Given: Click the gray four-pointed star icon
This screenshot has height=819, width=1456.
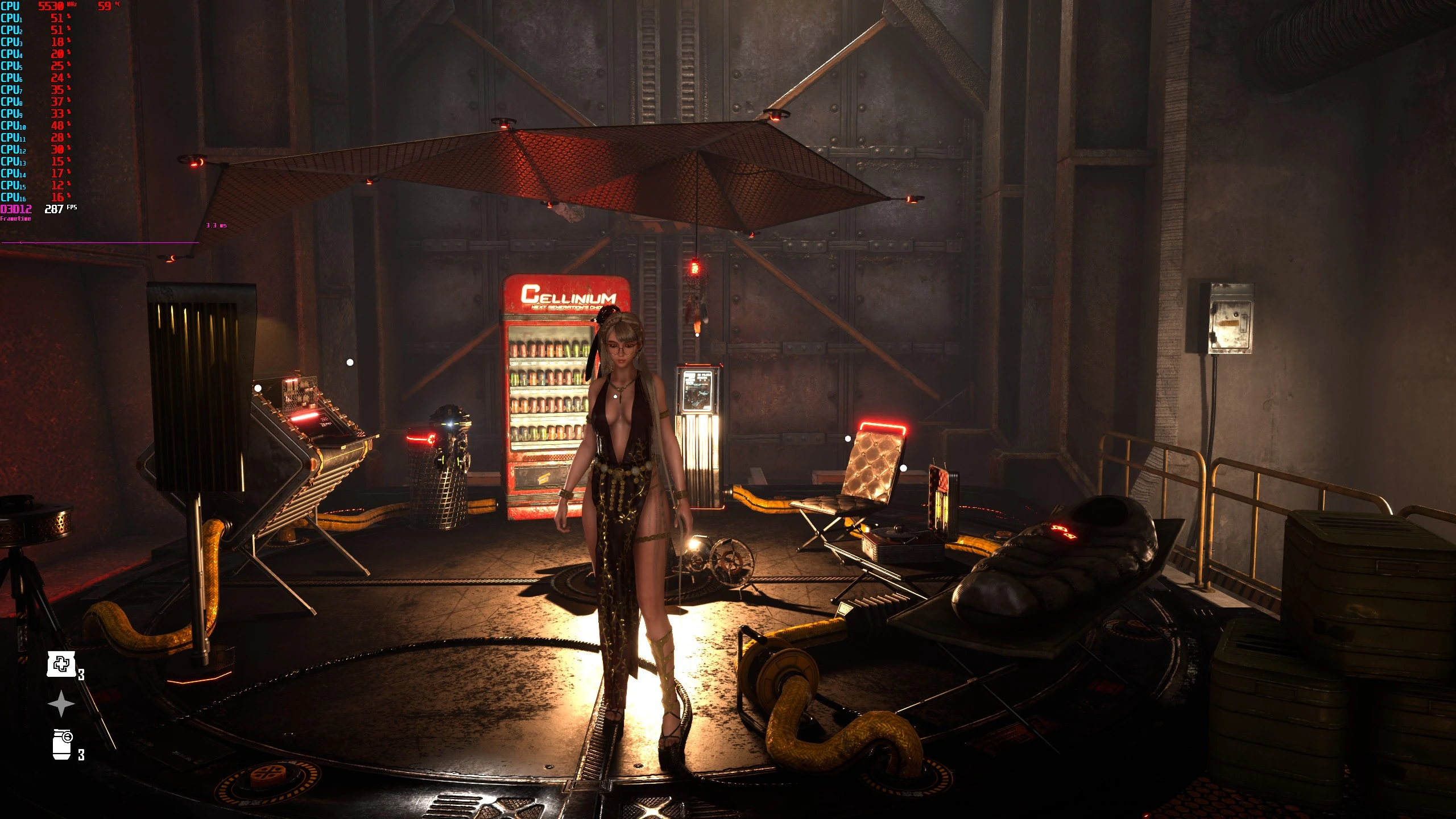Looking at the screenshot, I should point(61,704).
